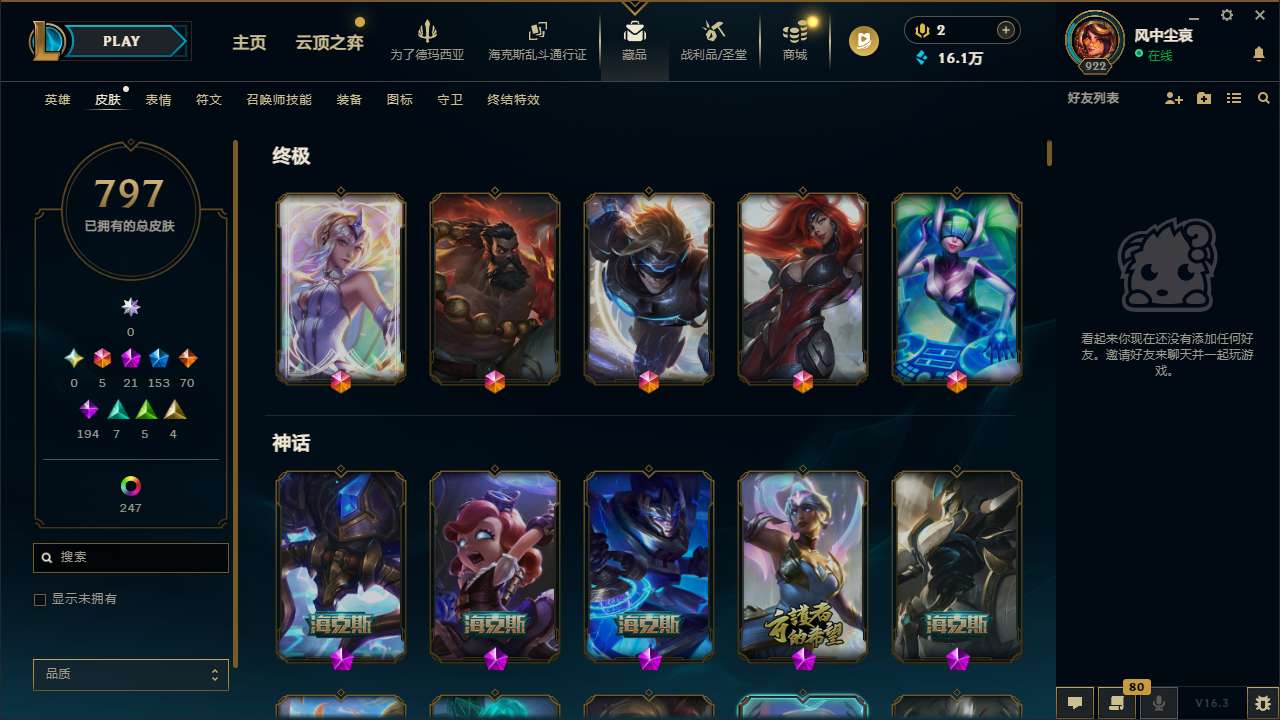The height and width of the screenshot is (720, 1280).
Task: Enable the 显示未拥有 checkbox
Action: (40, 599)
